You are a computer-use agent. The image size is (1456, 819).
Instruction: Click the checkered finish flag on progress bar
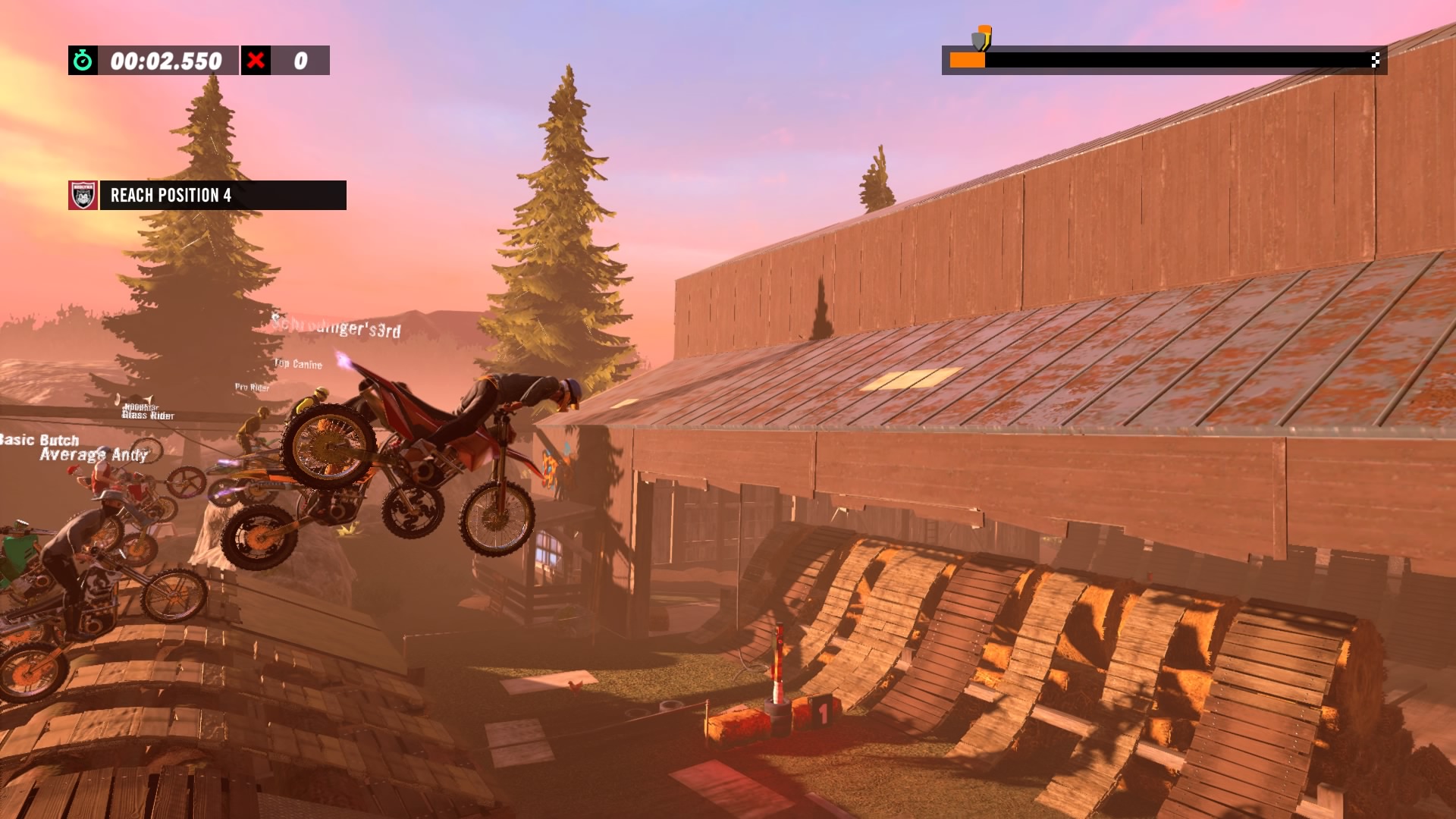(1375, 60)
